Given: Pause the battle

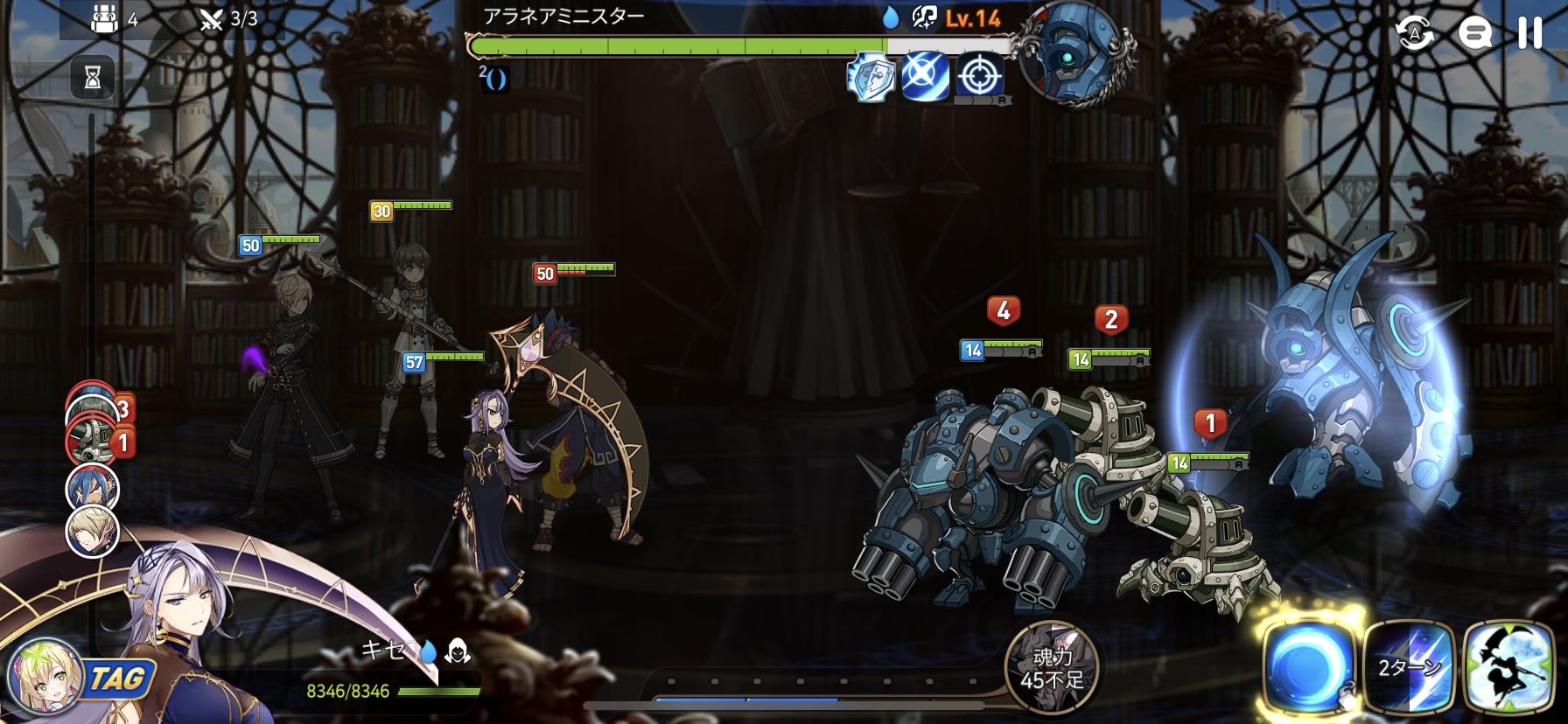Looking at the screenshot, I should pyautogui.click(x=1529, y=33).
